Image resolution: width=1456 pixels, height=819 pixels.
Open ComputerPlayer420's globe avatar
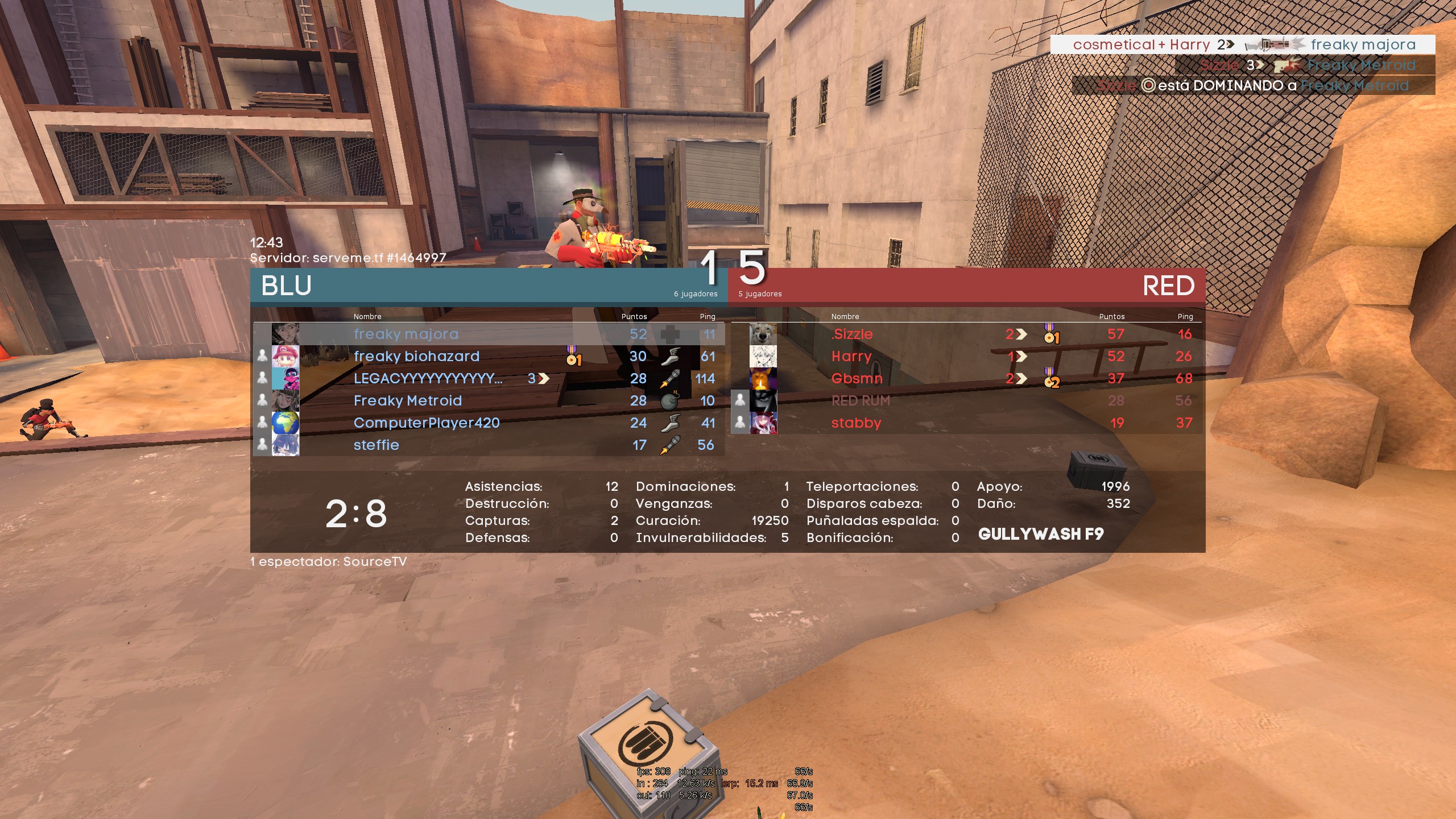[x=286, y=423]
